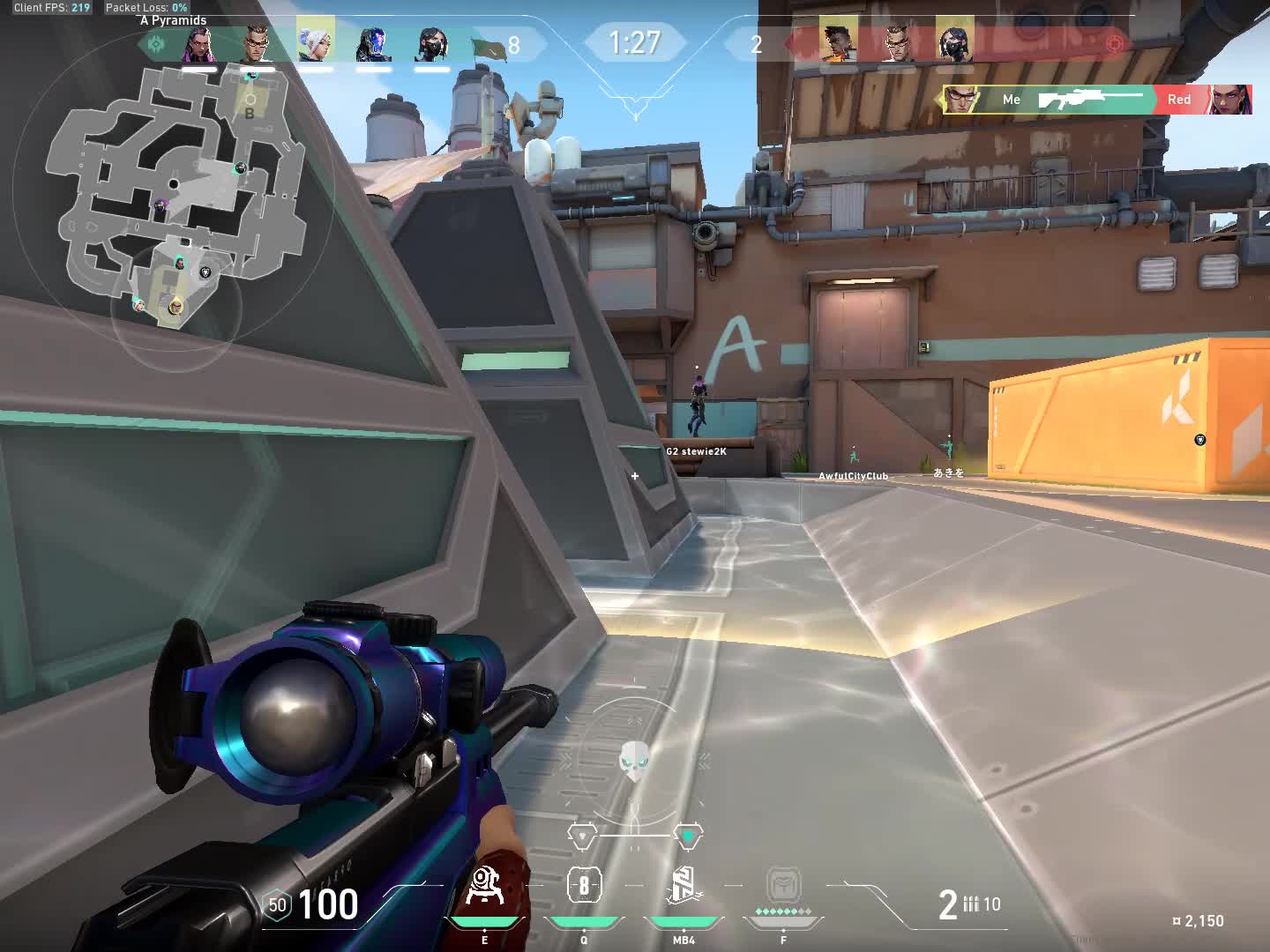Select the Headhunter ability with 8 bullets

tap(584, 886)
